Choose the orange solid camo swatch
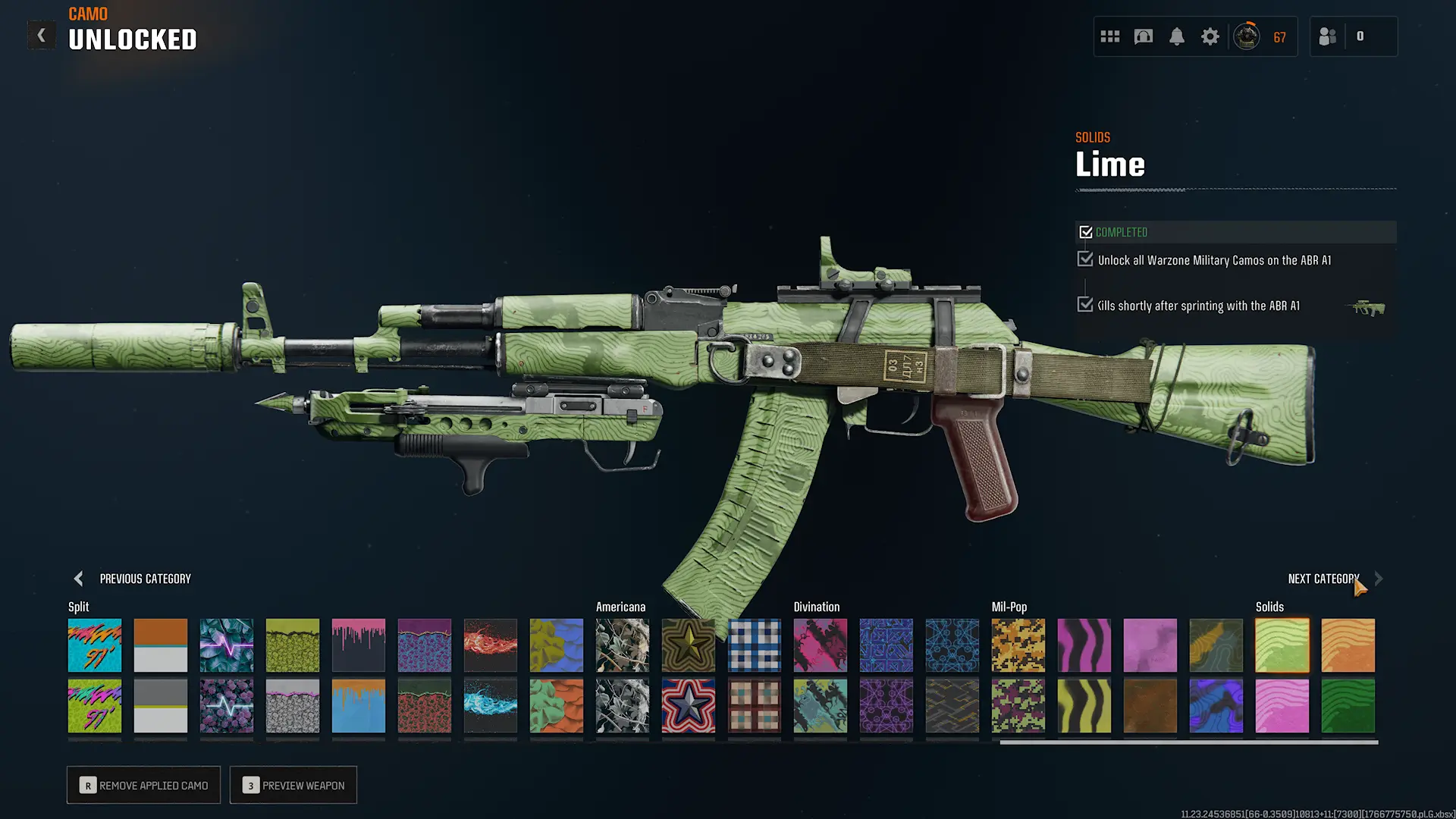This screenshot has height=819, width=1456. 1348,645
